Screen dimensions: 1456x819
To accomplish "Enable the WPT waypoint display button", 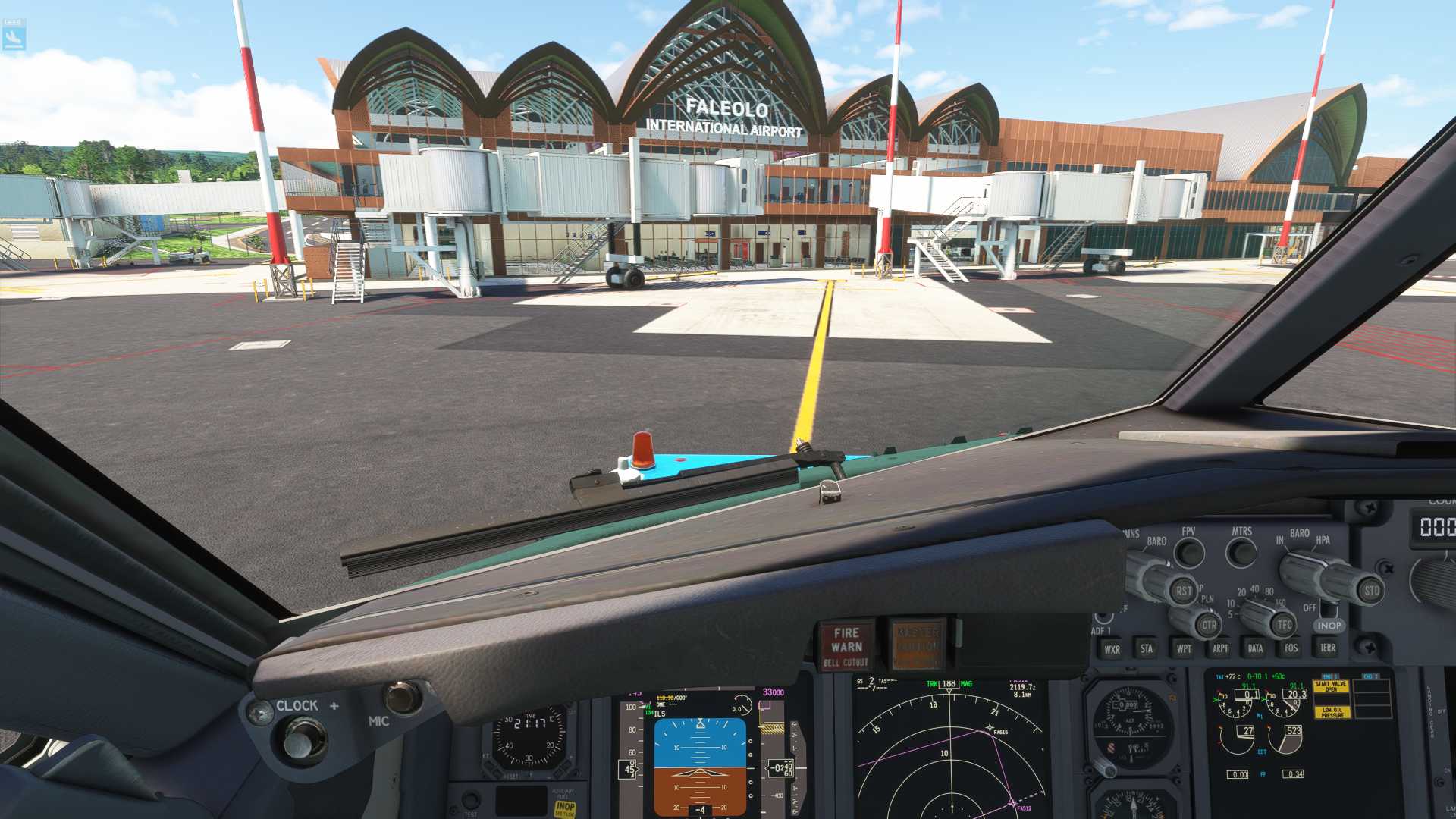I will (x=1184, y=648).
